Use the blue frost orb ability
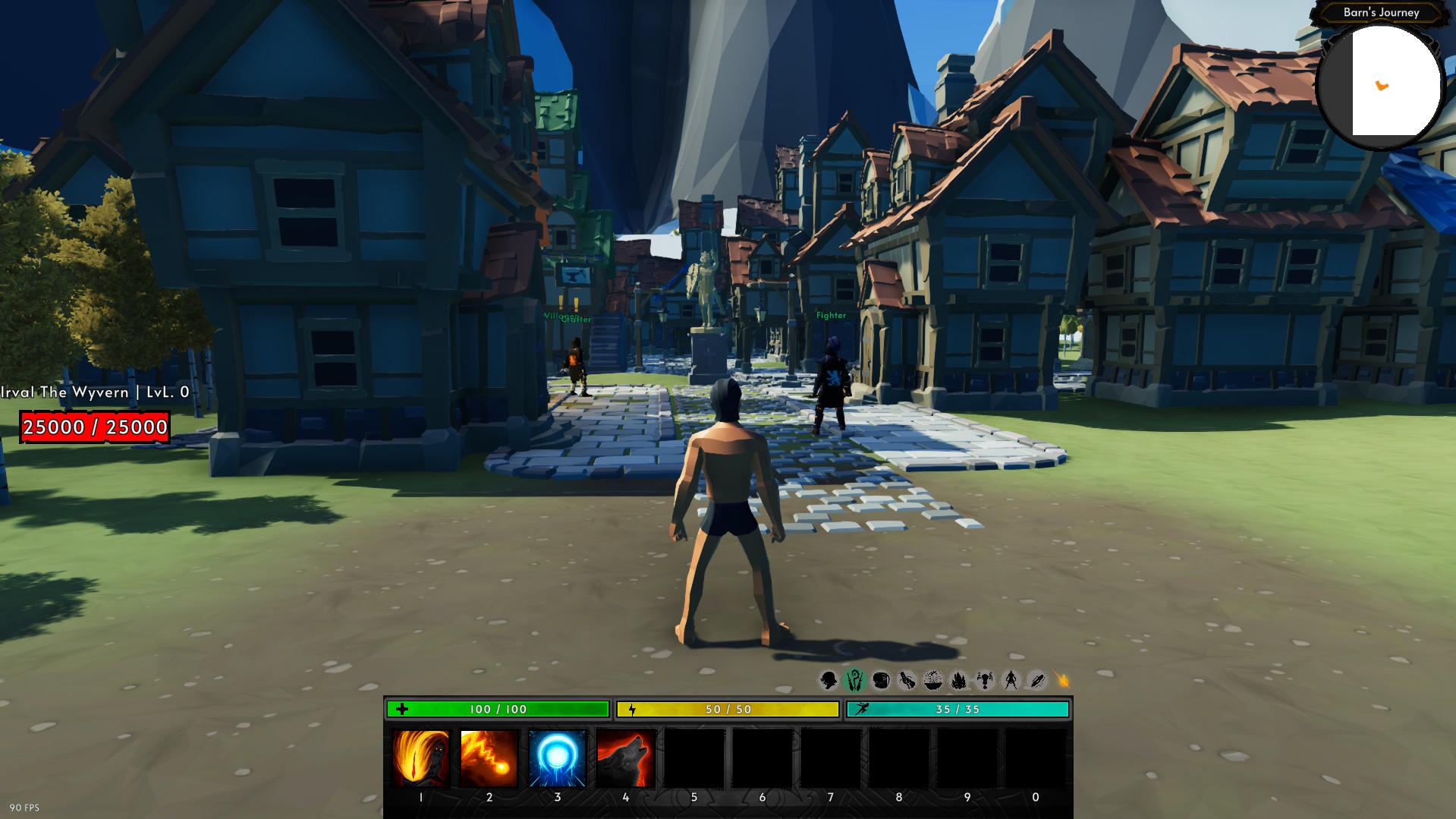Viewport: 1456px width, 819px height. [558, 758]
